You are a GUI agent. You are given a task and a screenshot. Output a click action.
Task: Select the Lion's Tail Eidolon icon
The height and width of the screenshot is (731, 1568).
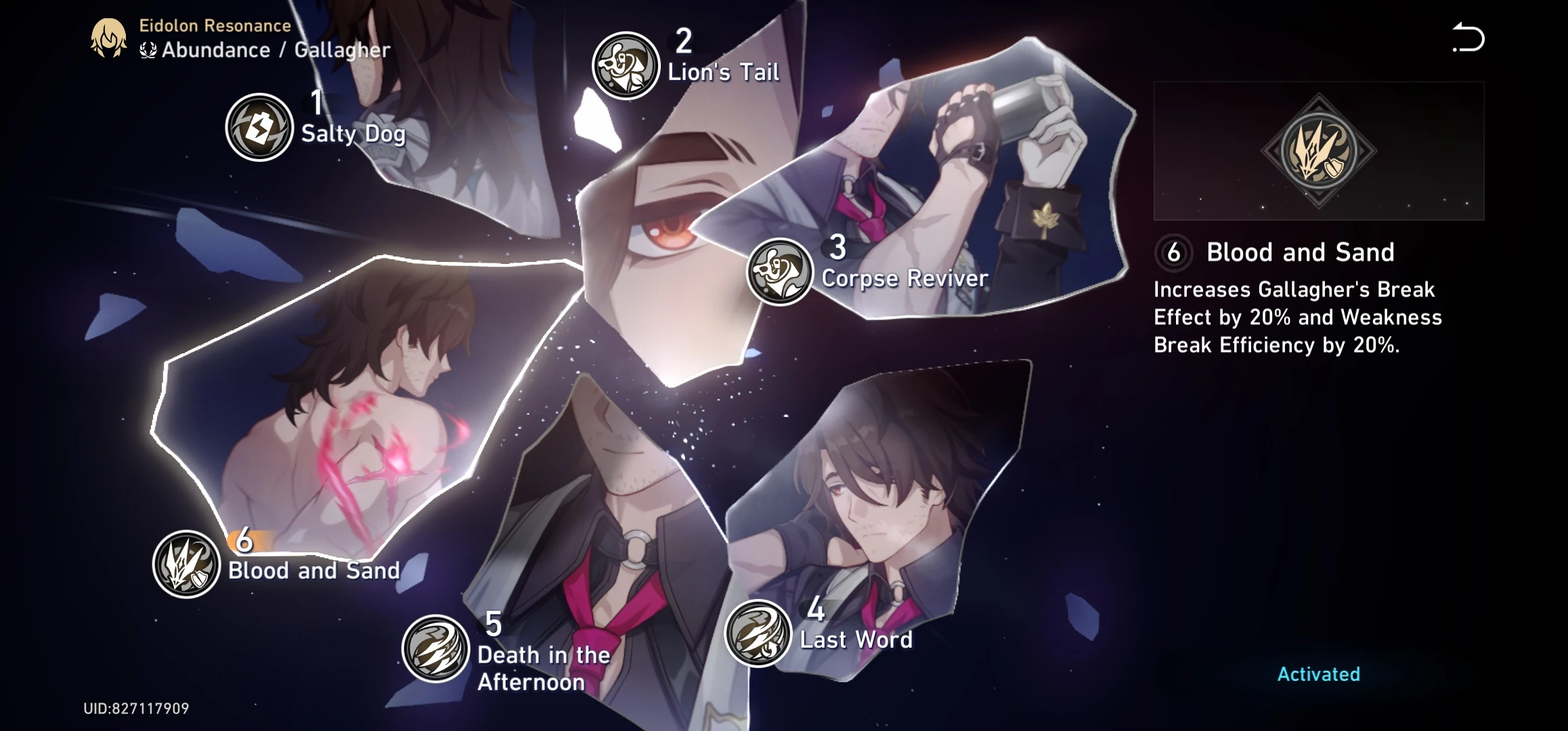pyautogui.click(x=626, y=64)
